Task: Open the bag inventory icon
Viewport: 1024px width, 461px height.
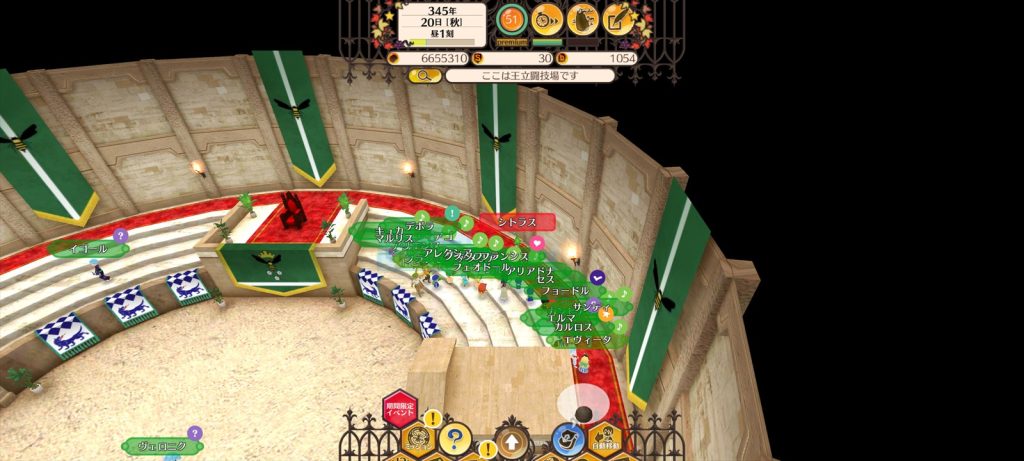Action: 583,18
